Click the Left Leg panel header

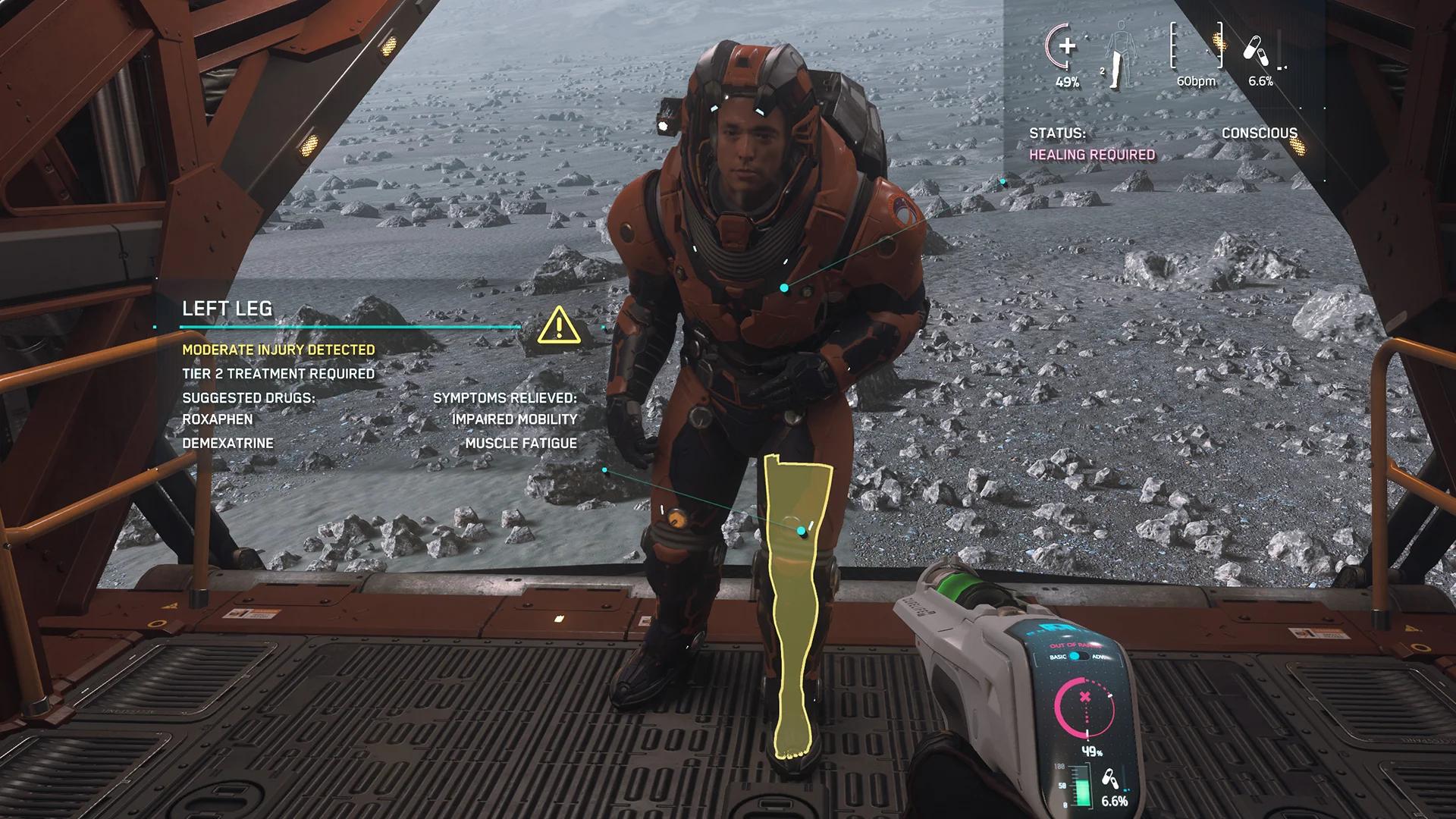(227, 309)
